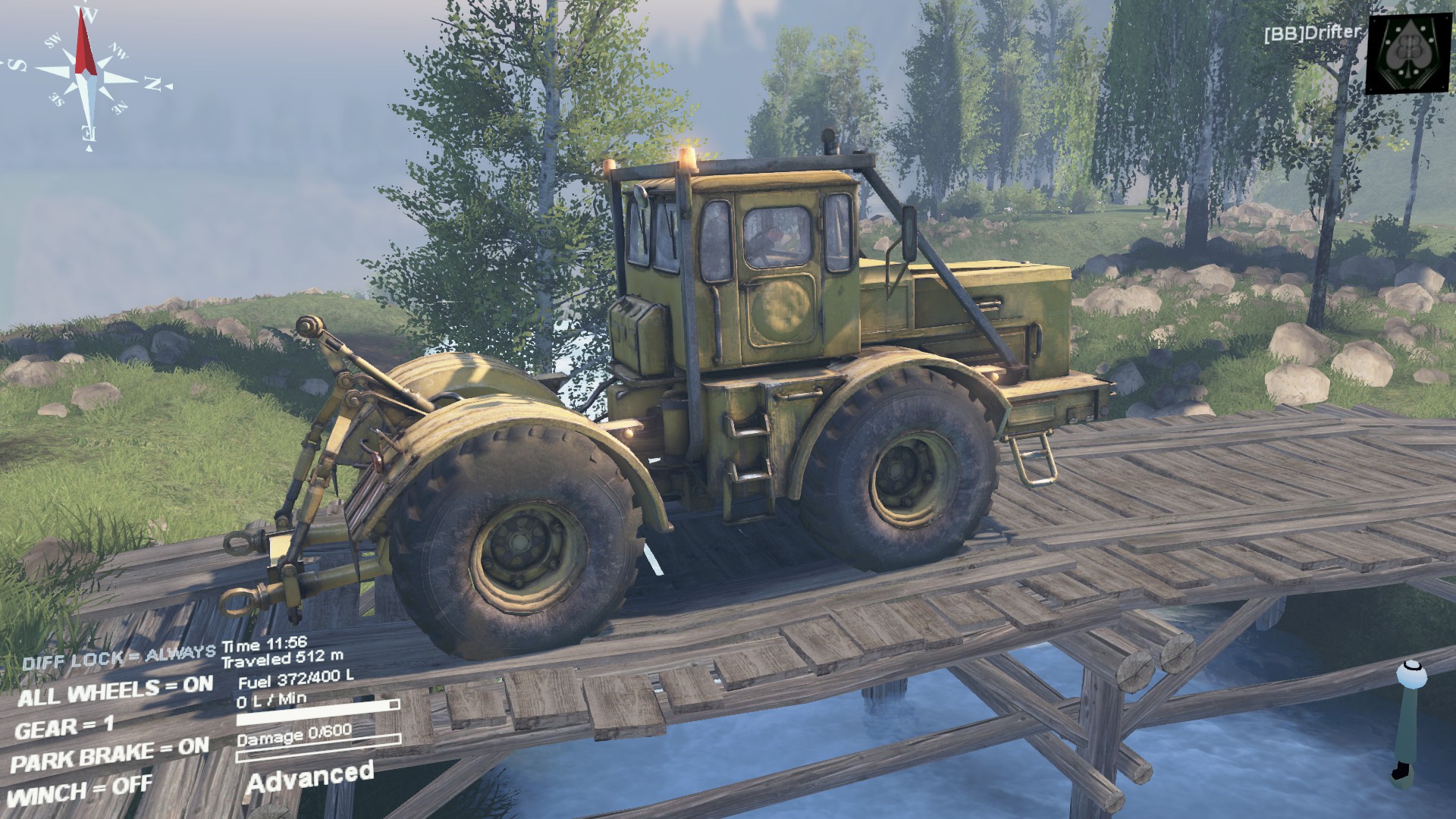
Task: Activate the WINCH control
Action: point(80,791)
